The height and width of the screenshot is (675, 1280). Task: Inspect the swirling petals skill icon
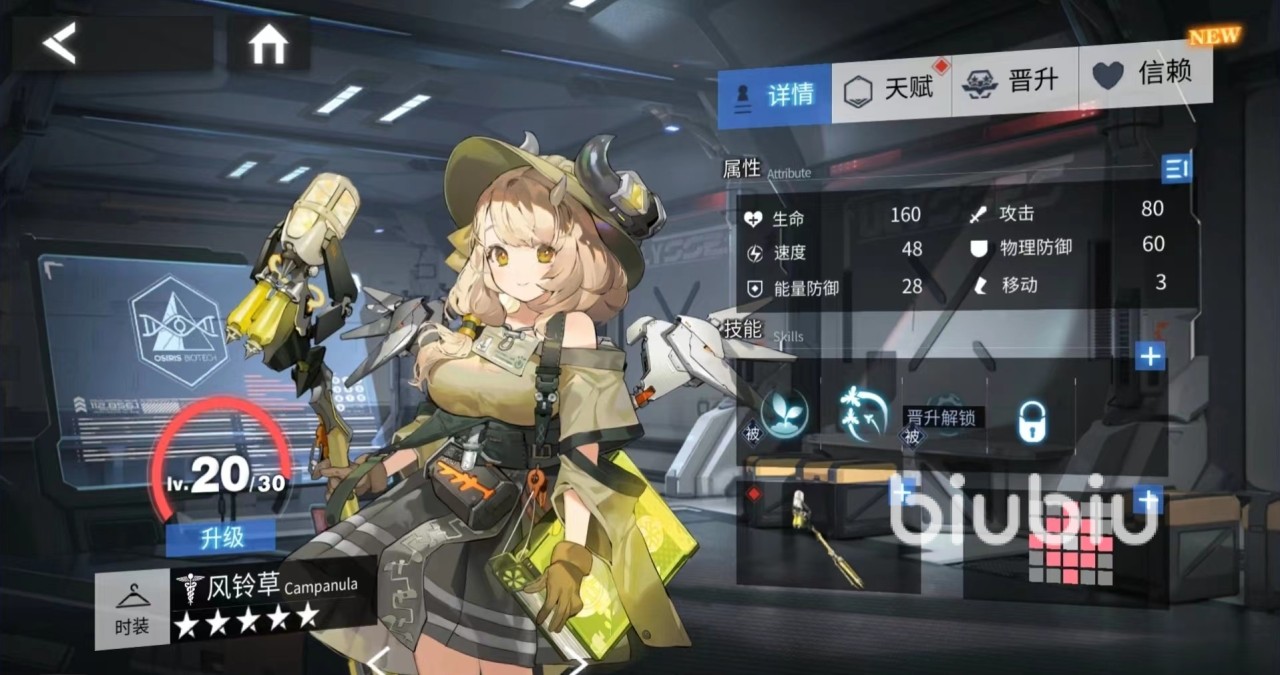tap(862, 412)
